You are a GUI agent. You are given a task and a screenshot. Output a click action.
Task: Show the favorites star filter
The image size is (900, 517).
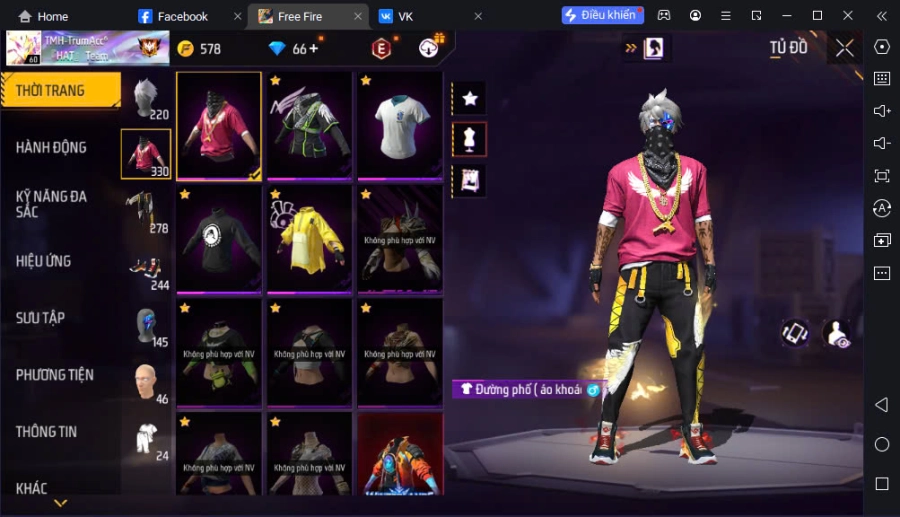pyautogui.click(x=470, y=98)
